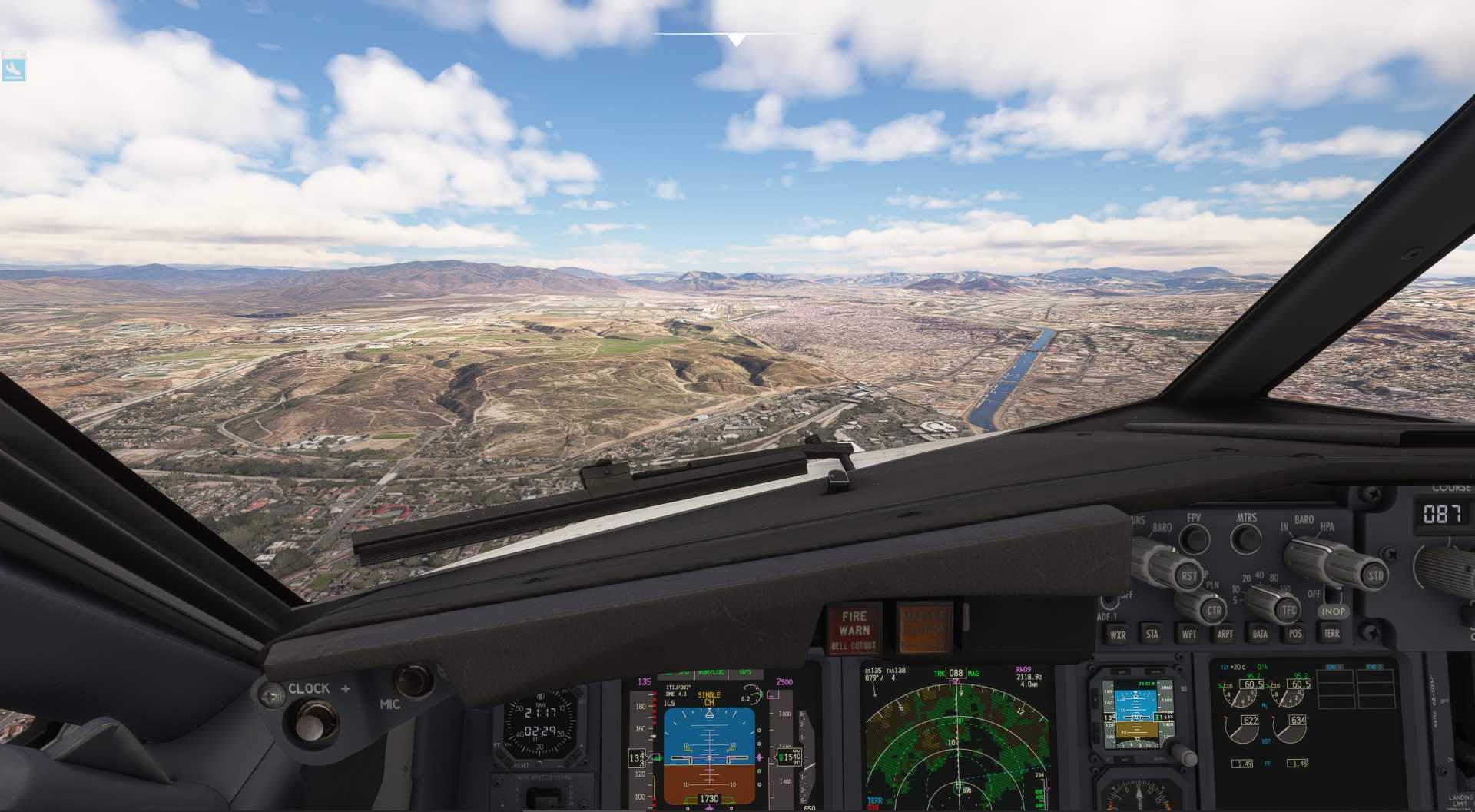1475x812 pixels.
Task: Click the RST minimums reset button
Action: point(1188,576)
